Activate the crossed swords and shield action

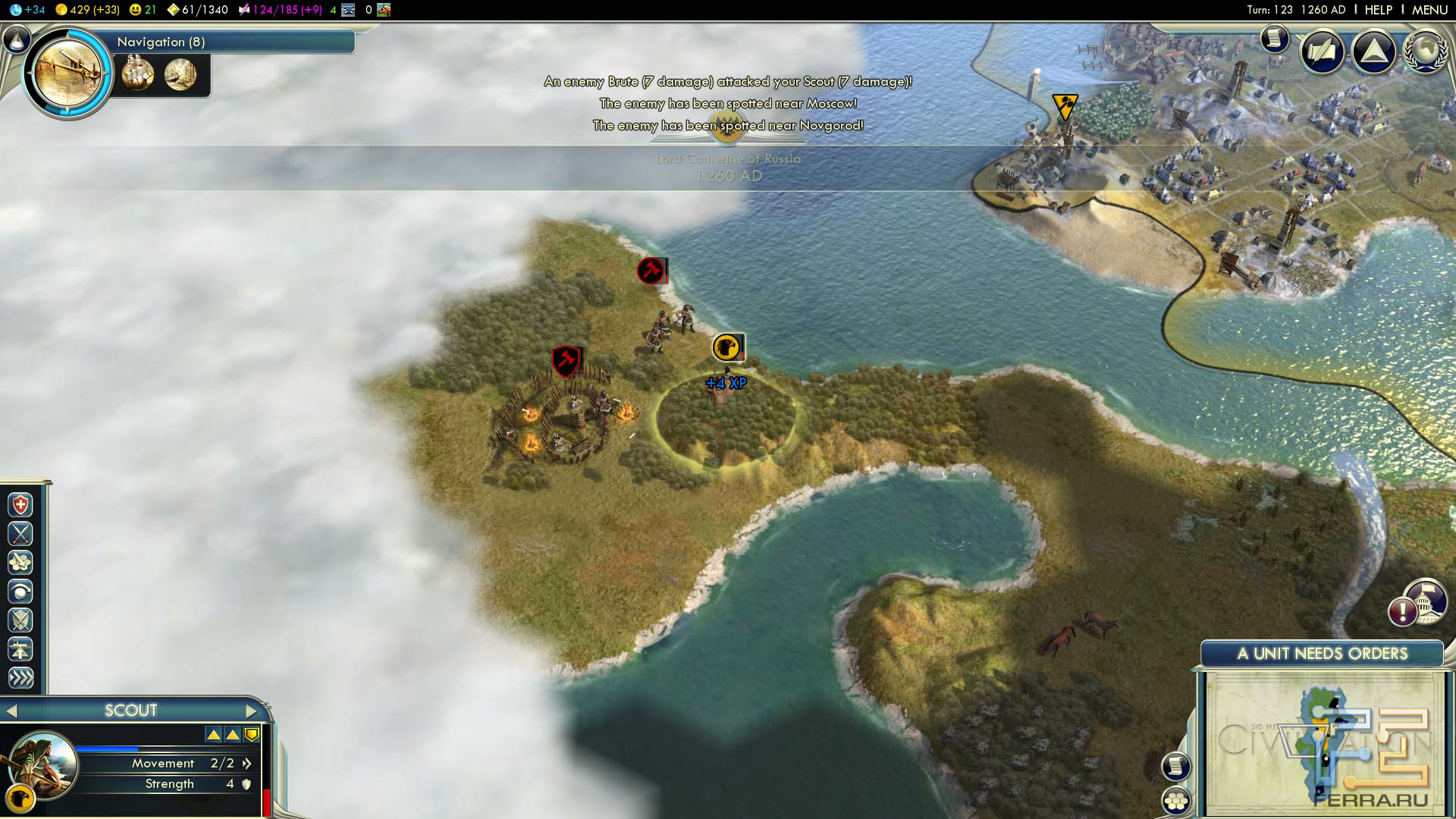click(20, 620)
